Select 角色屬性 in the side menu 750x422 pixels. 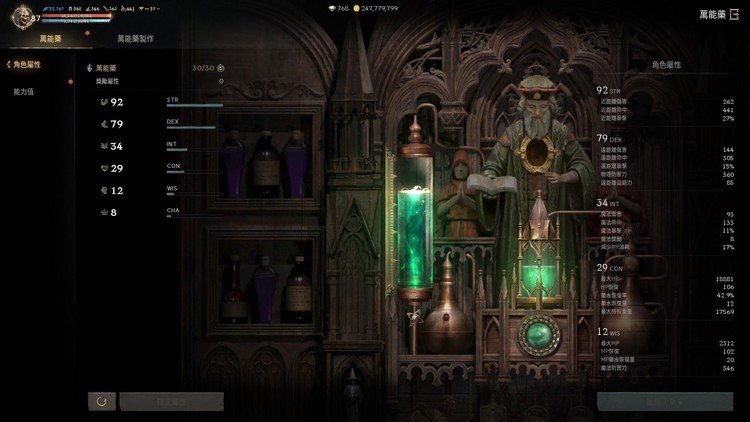[25, 65]
